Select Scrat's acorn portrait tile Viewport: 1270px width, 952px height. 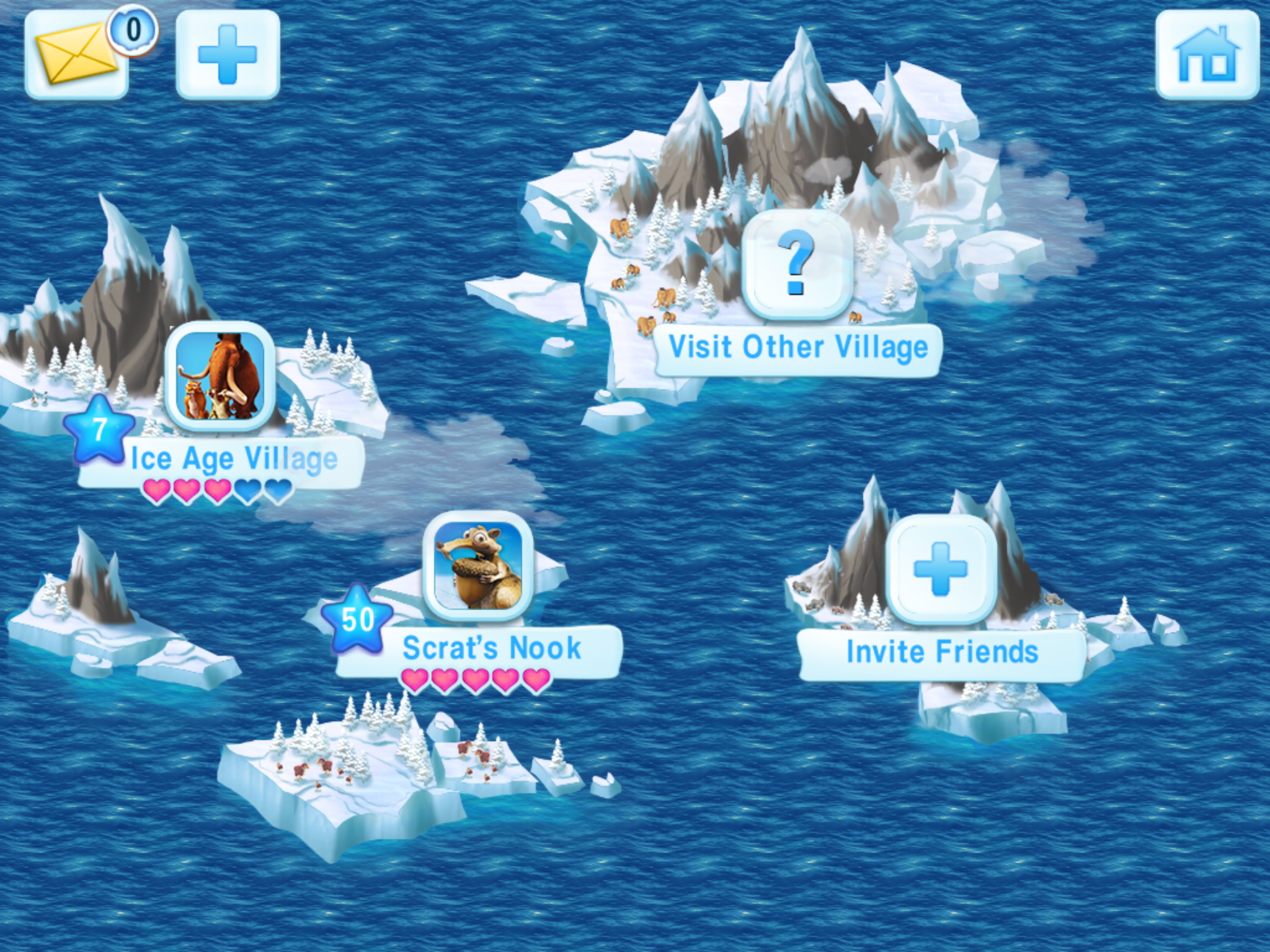tap(477, 566)
